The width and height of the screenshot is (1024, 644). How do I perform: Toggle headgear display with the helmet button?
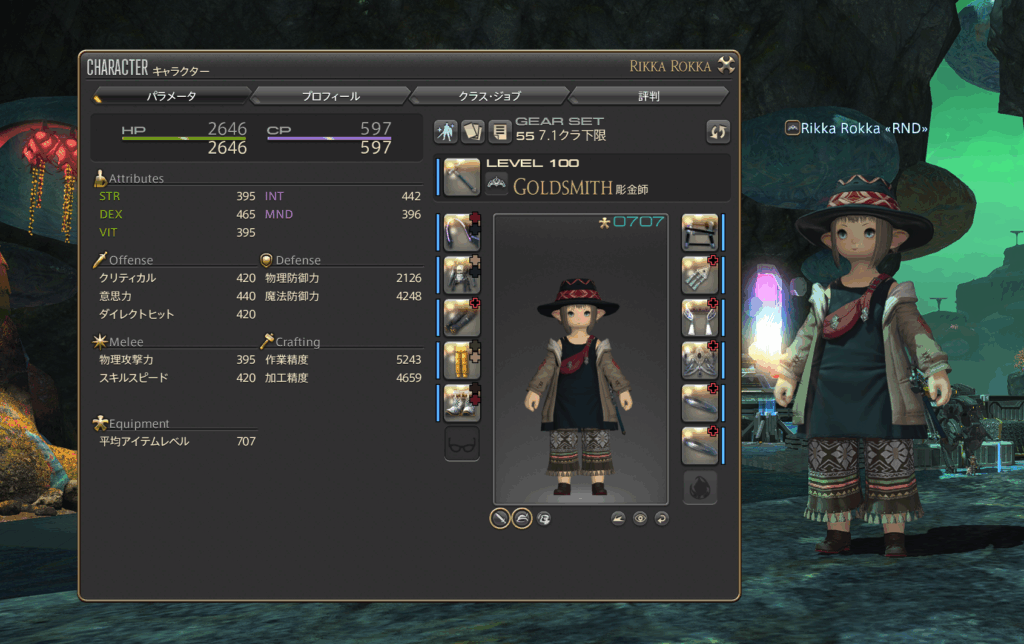click(522, 518)
